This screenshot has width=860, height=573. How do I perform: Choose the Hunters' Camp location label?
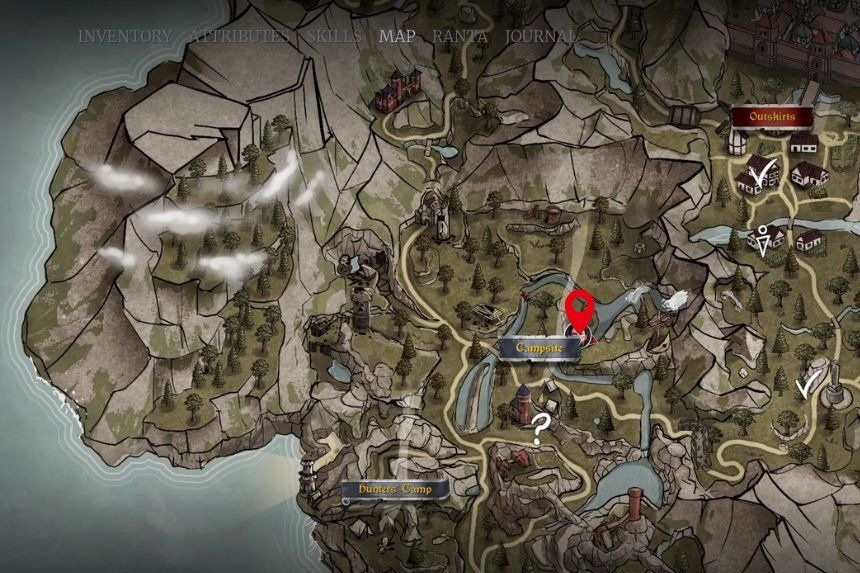point(391,491)
